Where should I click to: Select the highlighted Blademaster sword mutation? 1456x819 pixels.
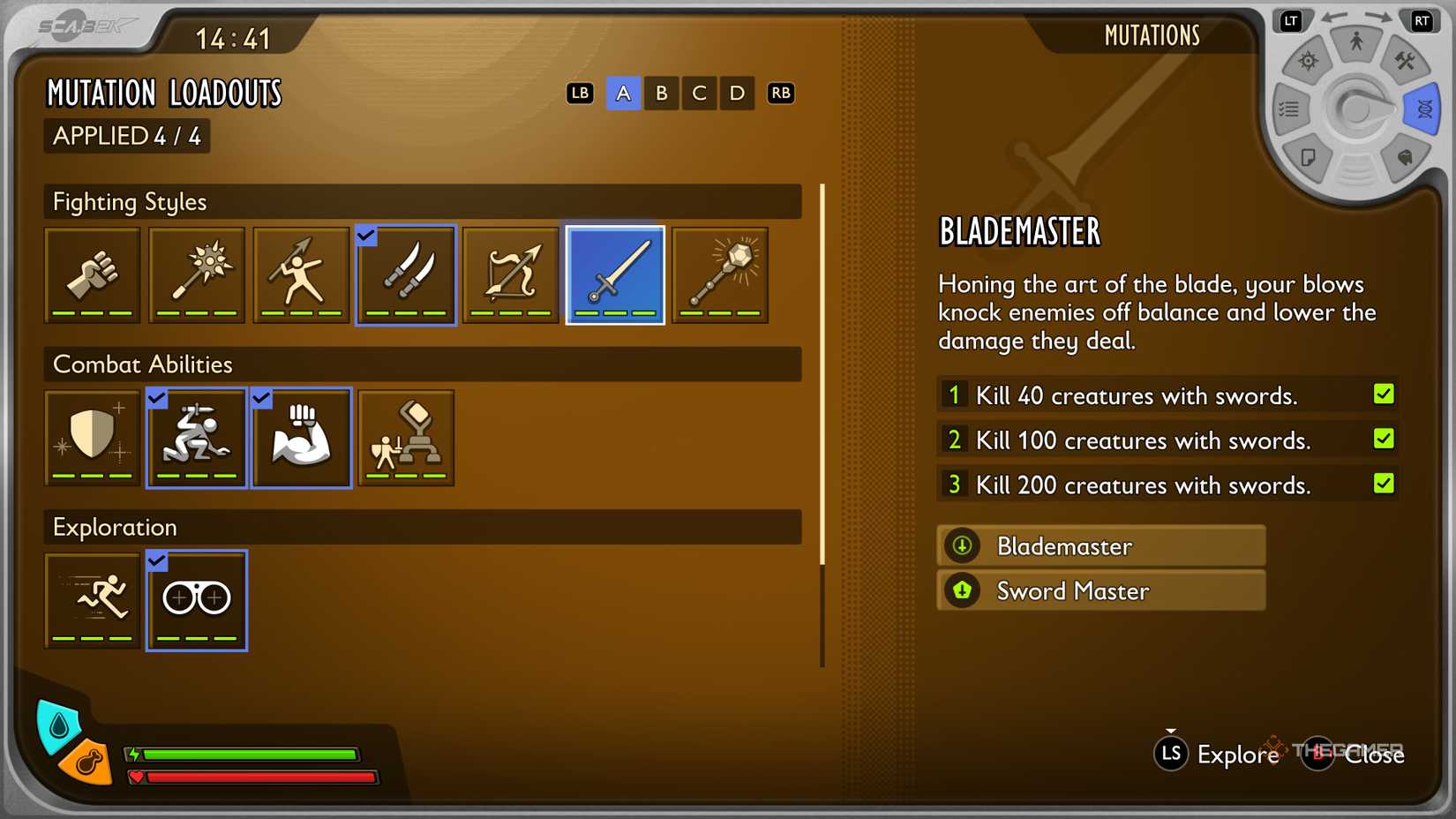(614, 274)
